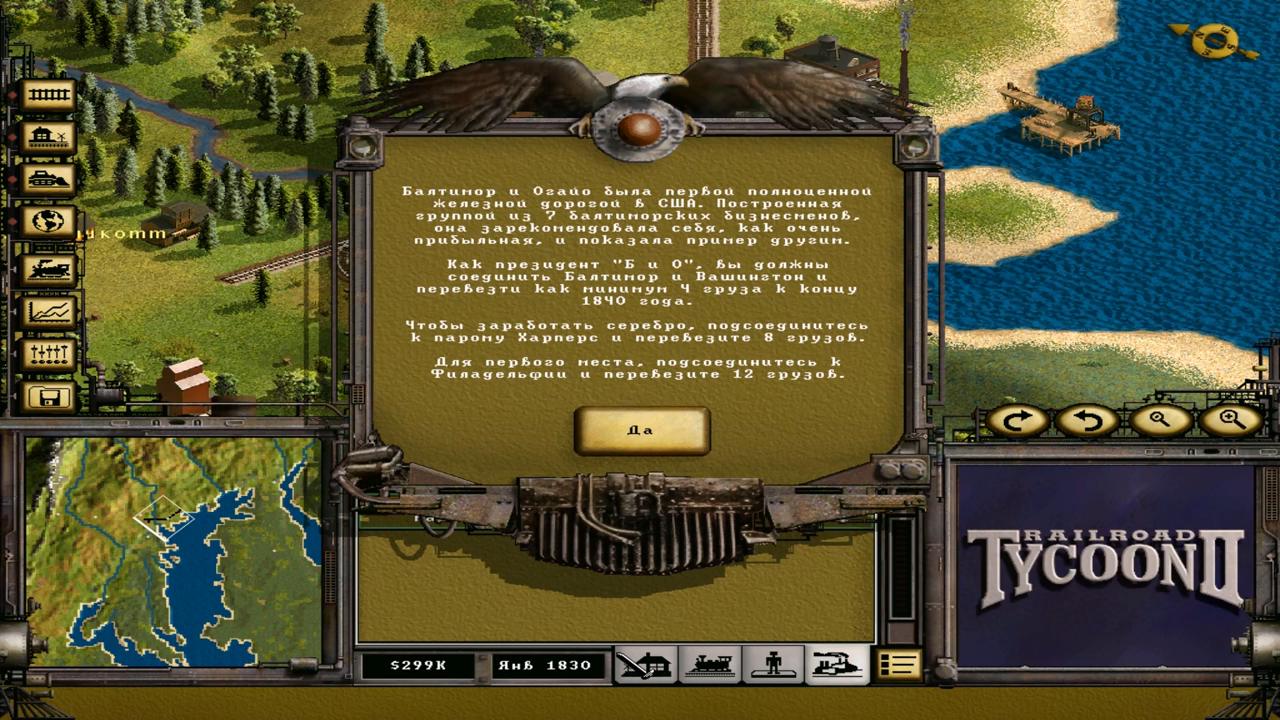Zoom out with the minus magnifier
Image resolution: width=1280 pixels, height=720 pixels.
coord(1160,421)
